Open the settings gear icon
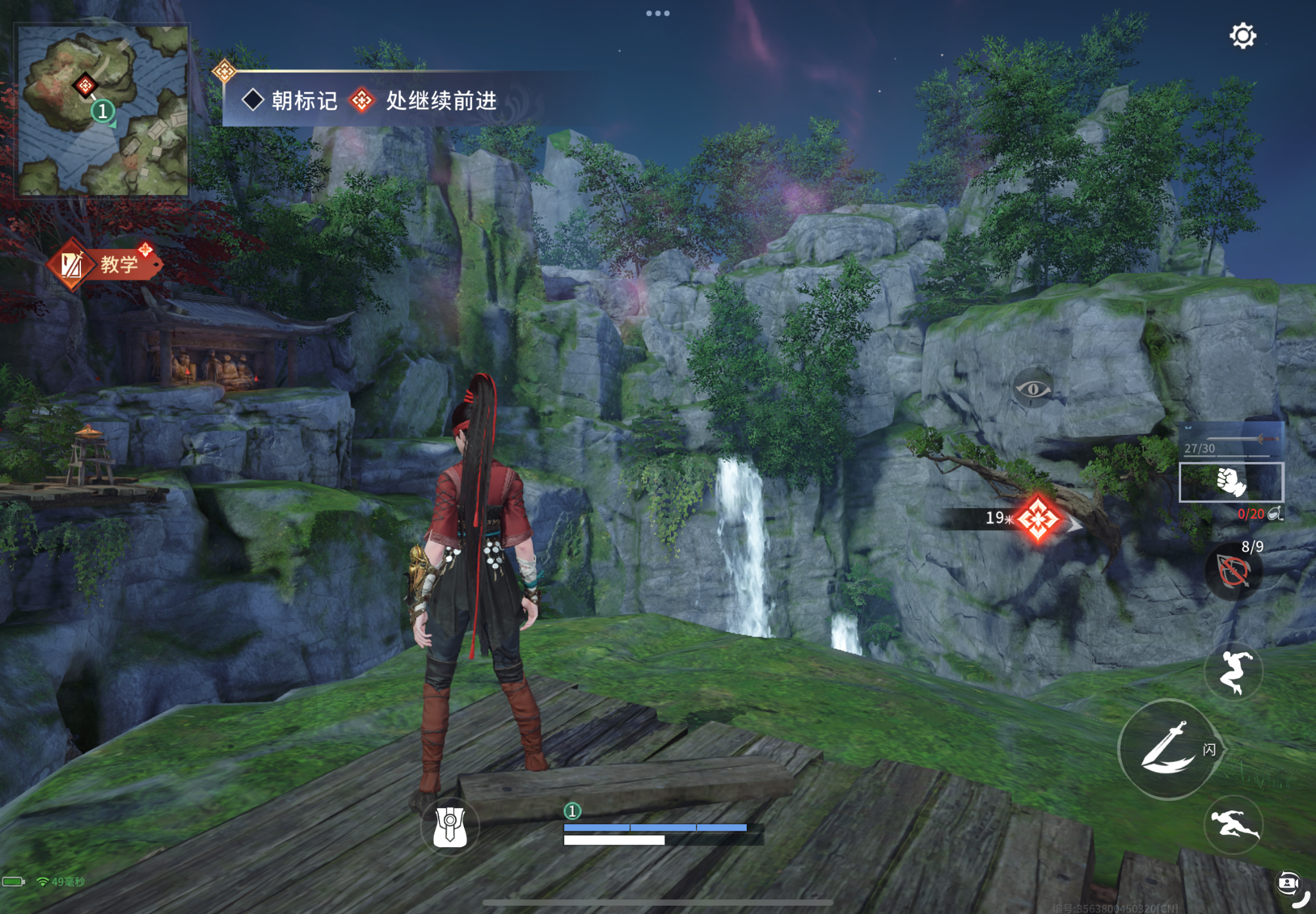Image resolution: width=1316 pixels, height=914 pixels. tap(1243, 36)
